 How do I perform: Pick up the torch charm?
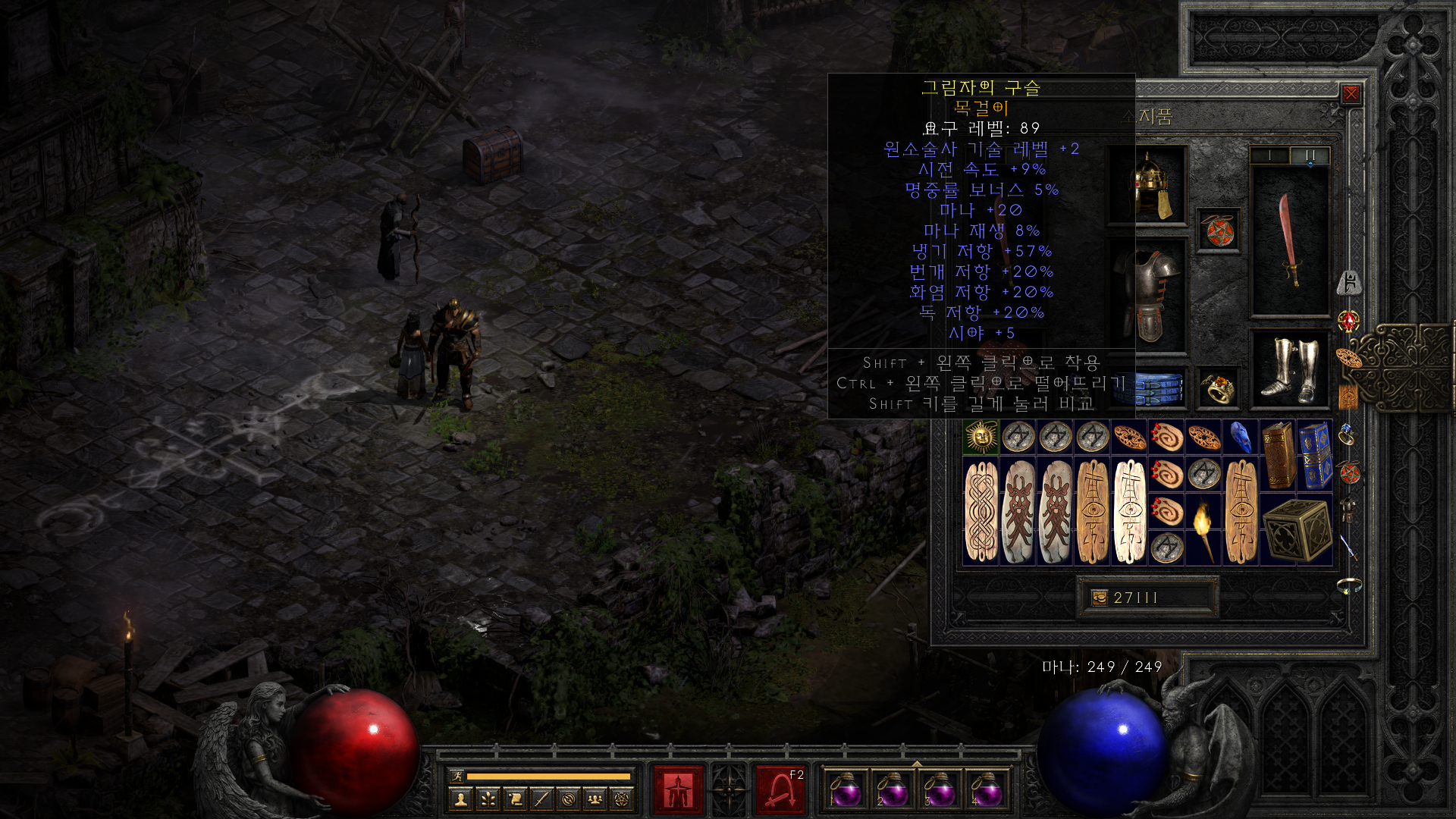tap(1203, 529)
